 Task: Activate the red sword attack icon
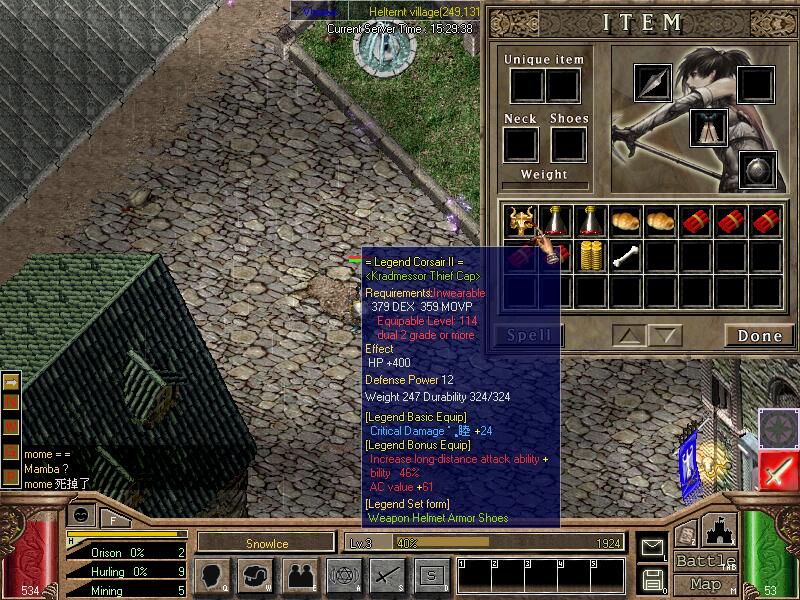click(777, 471)
